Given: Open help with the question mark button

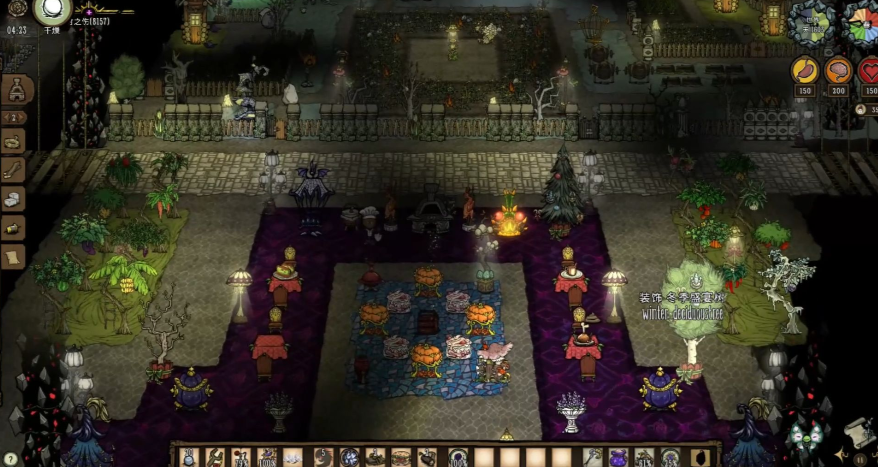Looking at the screenshot, I should 11,459.
